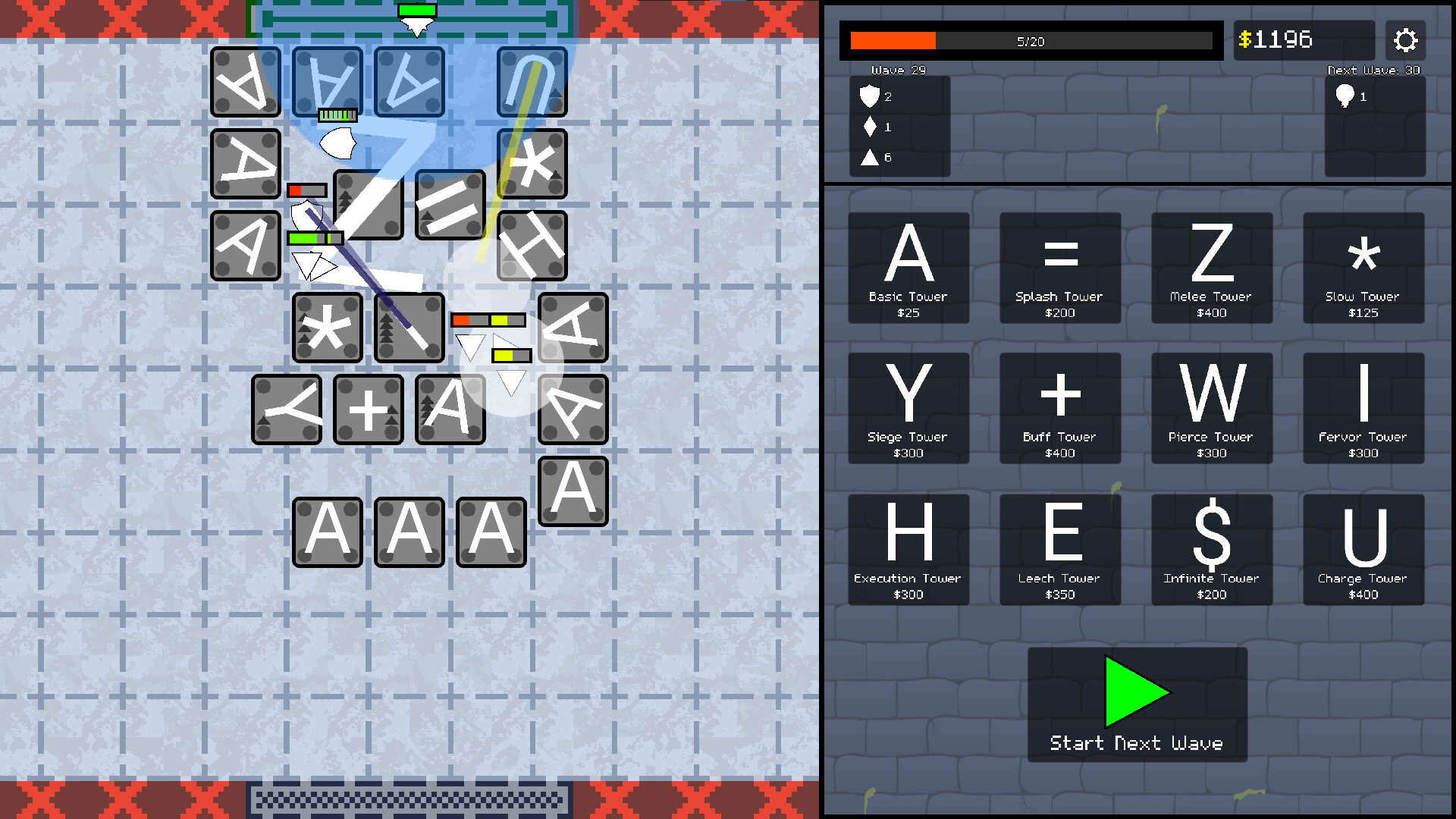Select the Buff Tower
Viewport: 1456px width, 819px height.
[1059, 408]
